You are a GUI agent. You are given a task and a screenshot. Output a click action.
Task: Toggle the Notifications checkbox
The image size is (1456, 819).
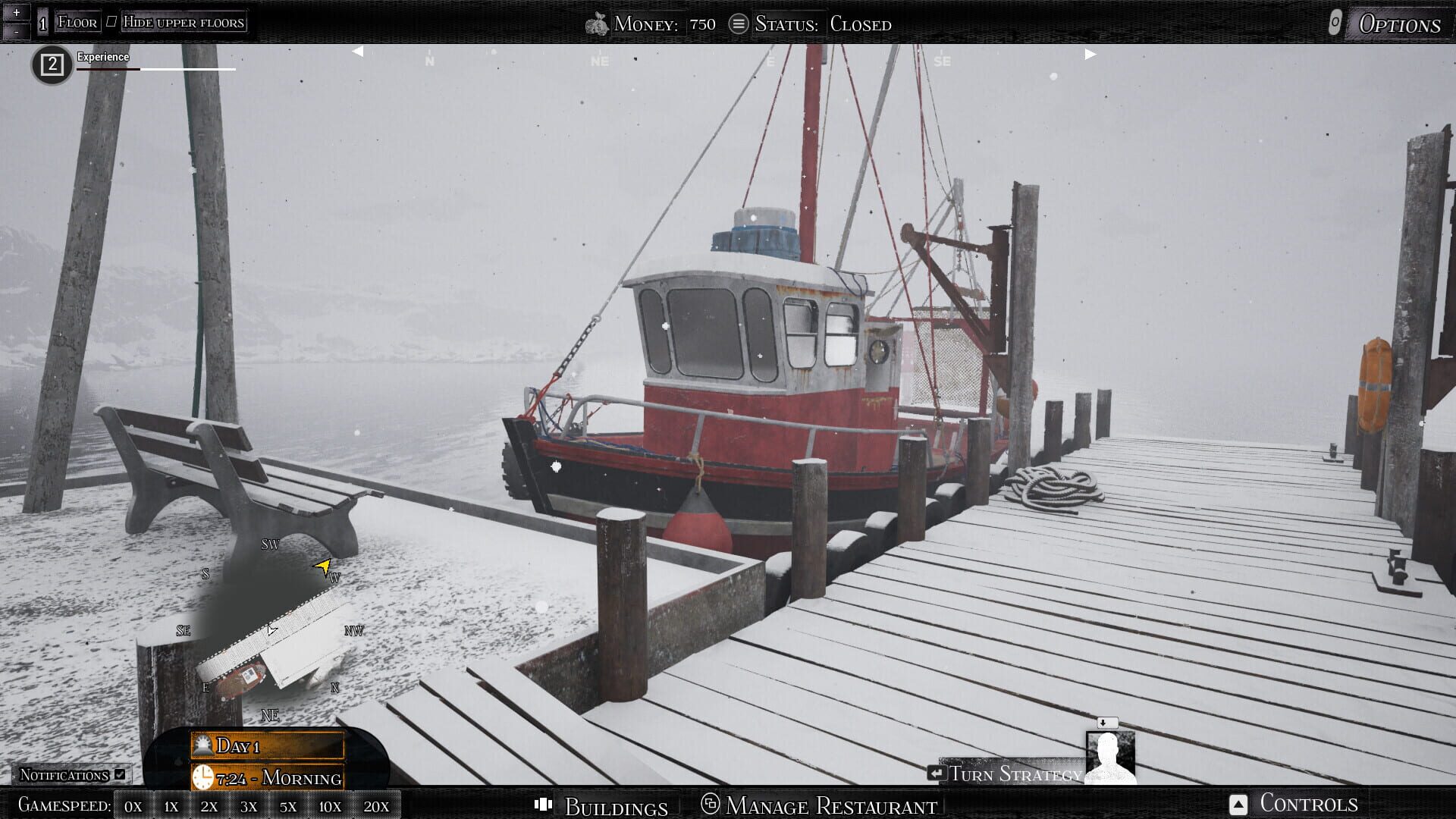click(x=118, y=774)
